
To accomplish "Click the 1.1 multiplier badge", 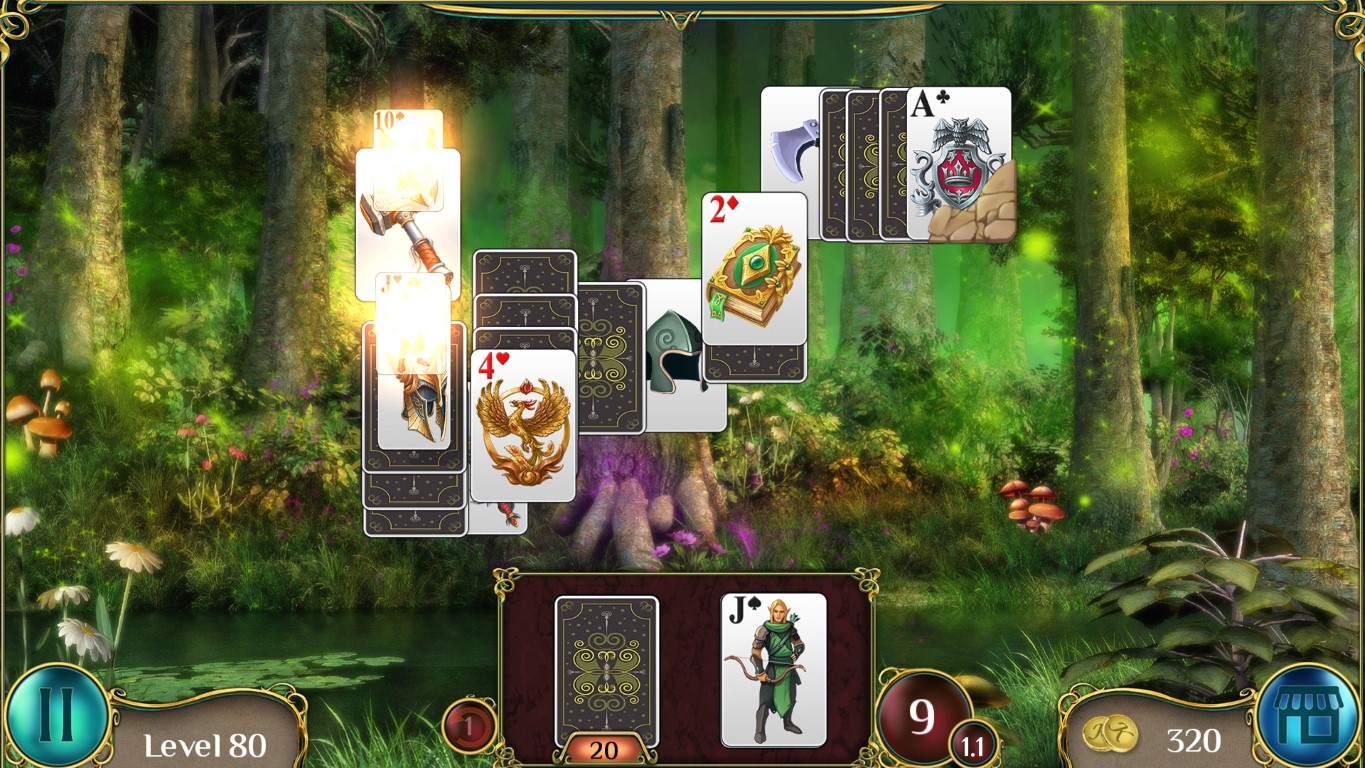I will pos(973,744).
